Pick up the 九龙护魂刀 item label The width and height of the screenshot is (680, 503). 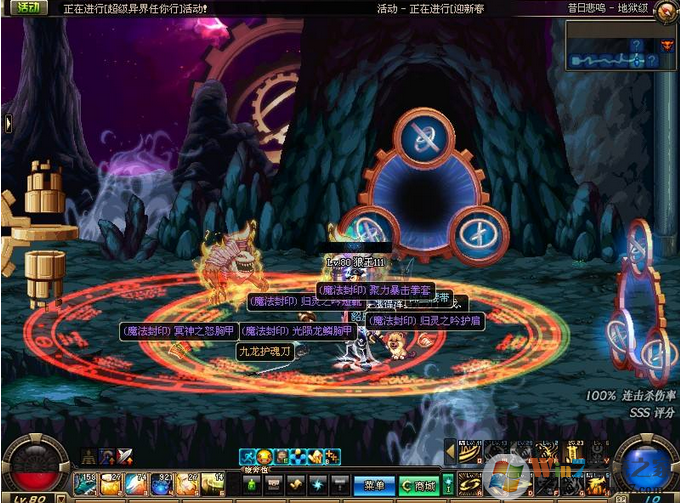tap(264, 351)
